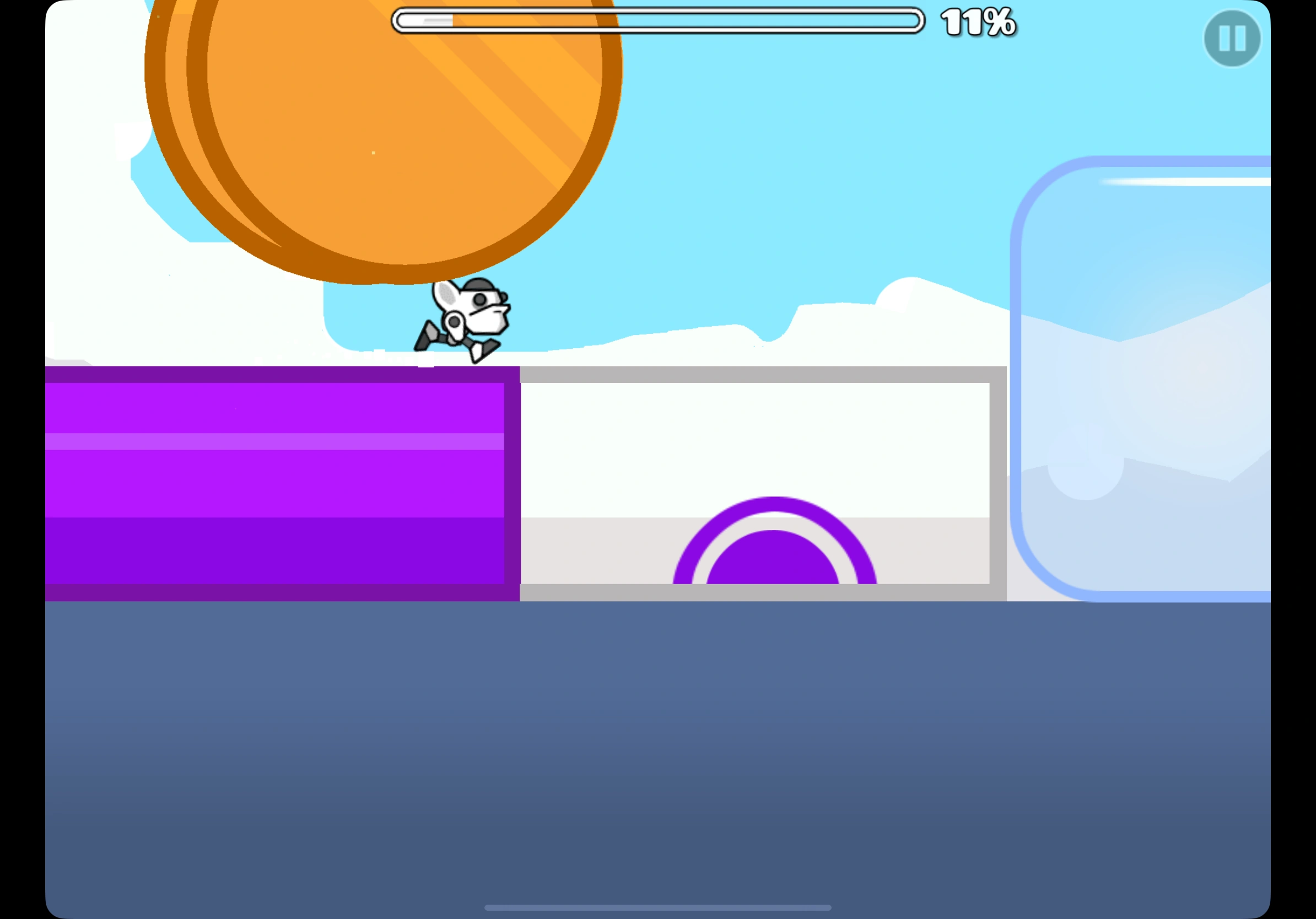
Task: Tap the dark blue pit area
Action: pyautogui.click(x=659, y=745)
